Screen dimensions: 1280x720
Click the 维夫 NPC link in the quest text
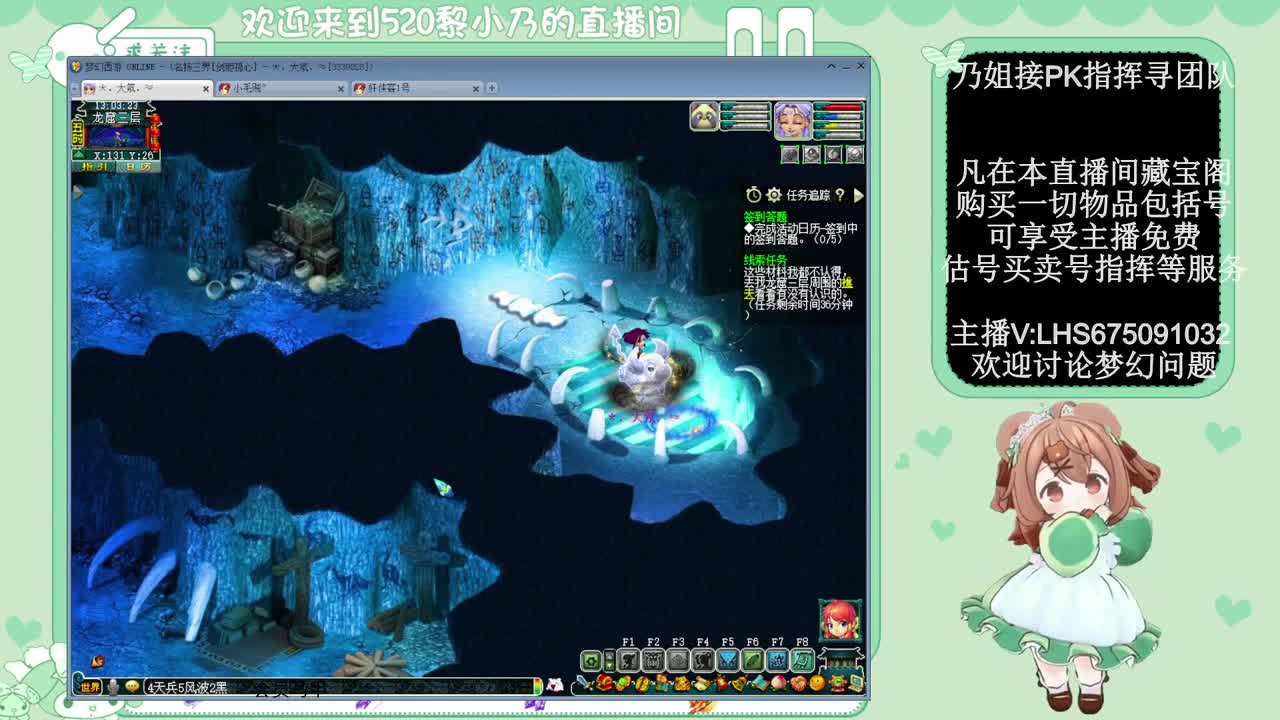point(847,284)
